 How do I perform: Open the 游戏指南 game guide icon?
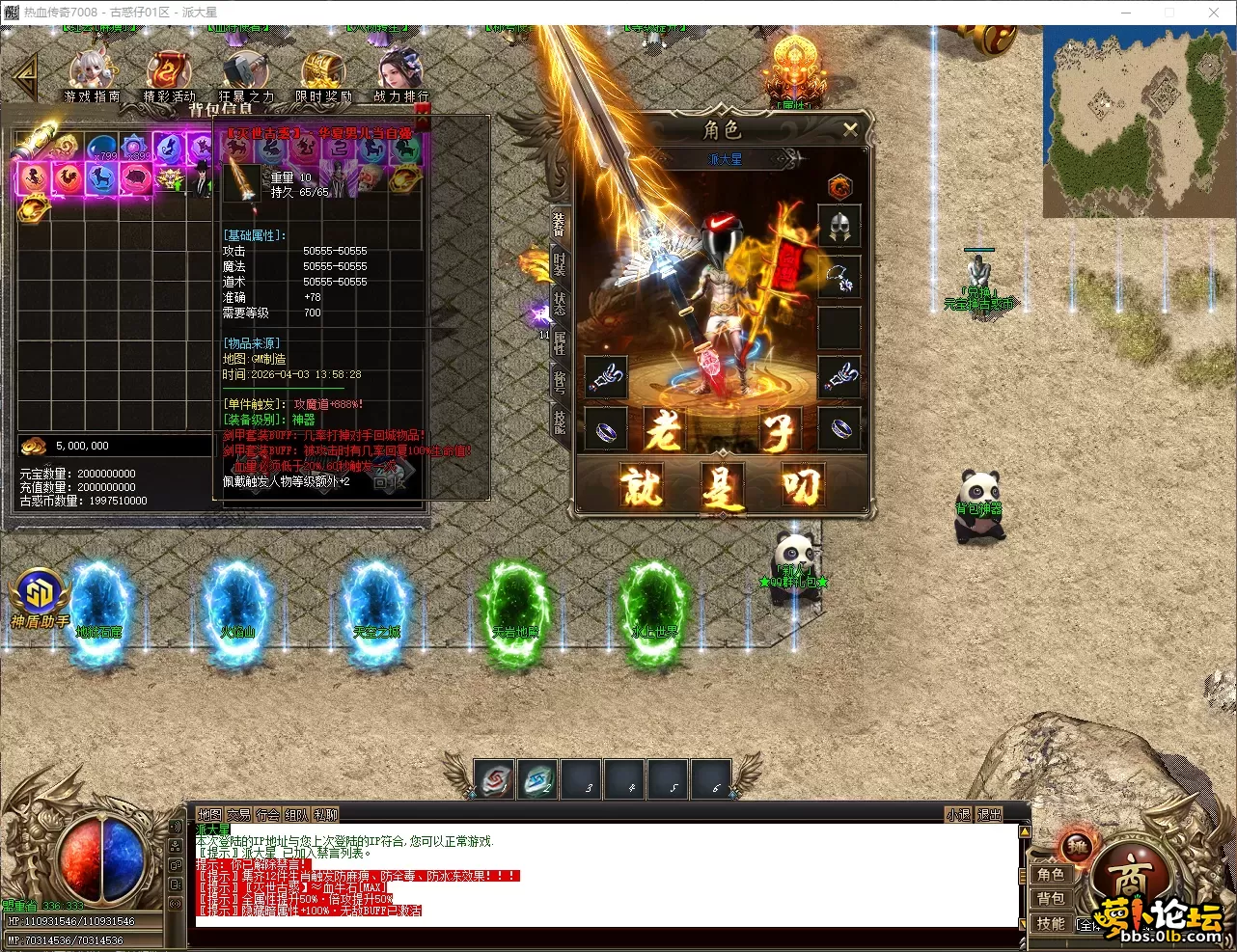pos(92,75)
